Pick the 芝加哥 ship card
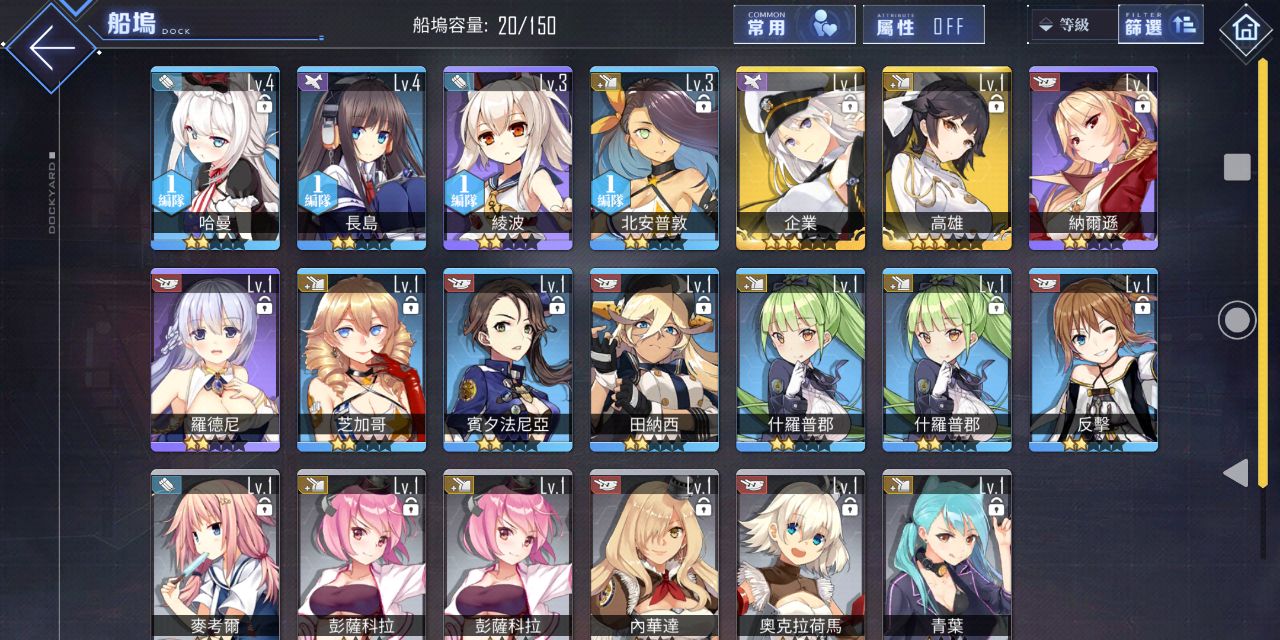 tap(361, 360)
